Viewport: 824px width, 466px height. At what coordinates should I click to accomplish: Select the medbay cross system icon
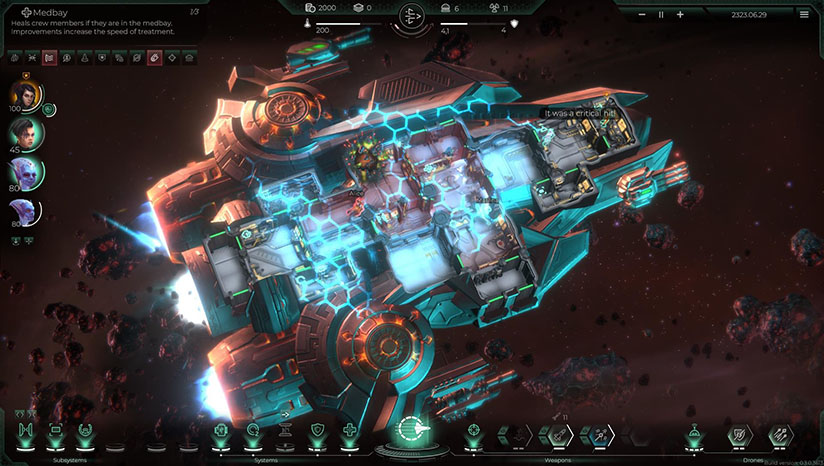[x=349, y=432]
